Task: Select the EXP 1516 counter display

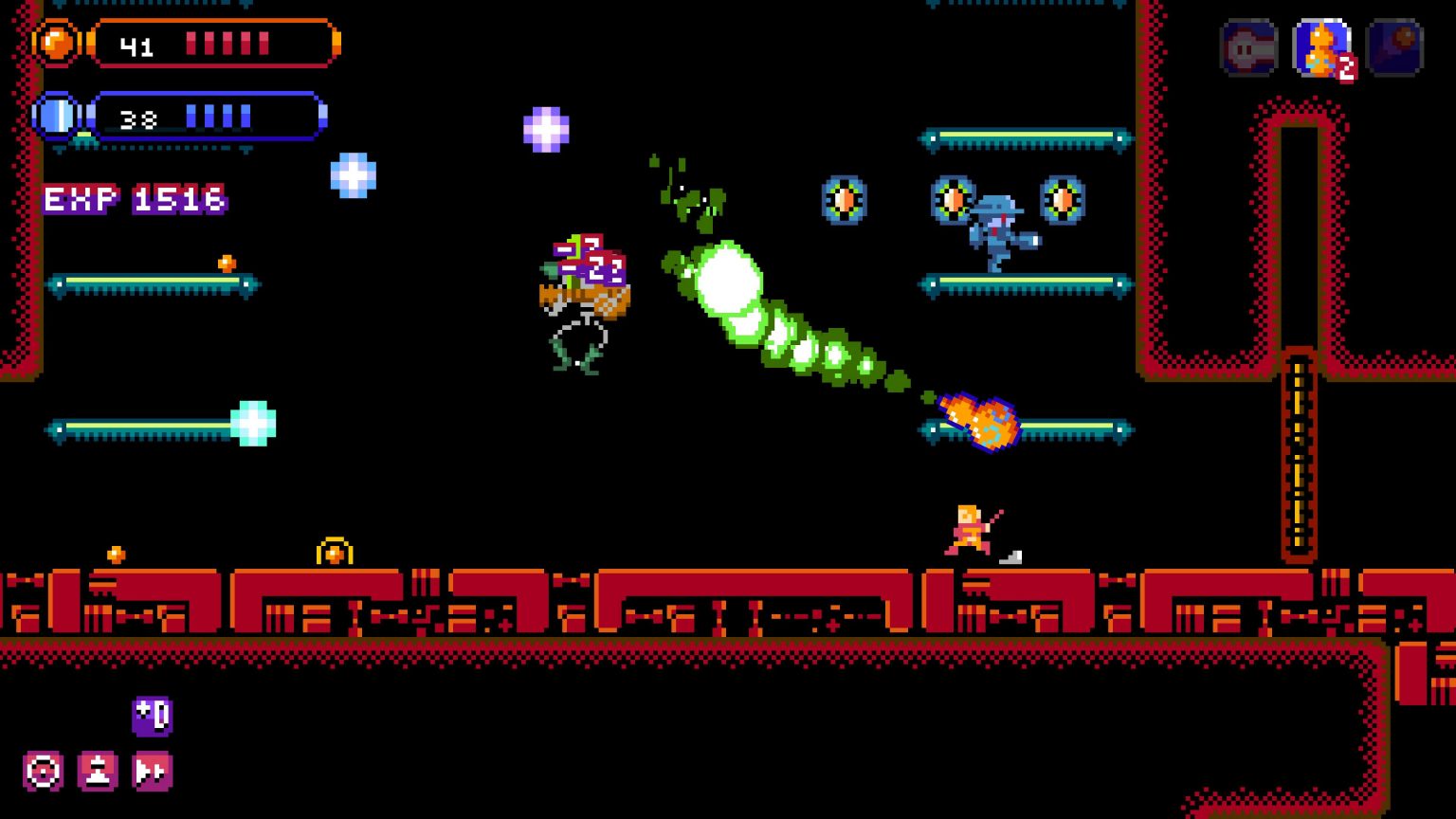Action: pos(135,200)
